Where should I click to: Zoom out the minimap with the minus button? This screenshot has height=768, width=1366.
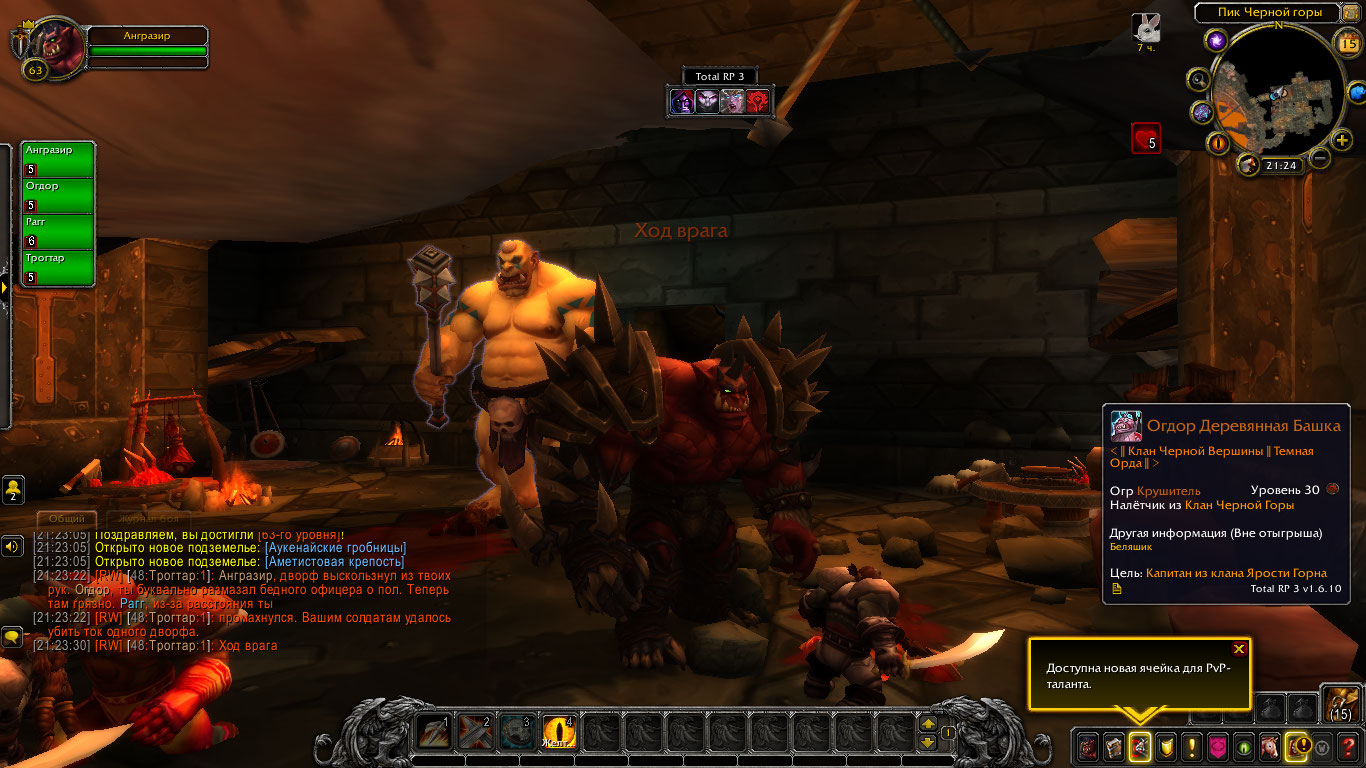click(x=1320, y=158)
